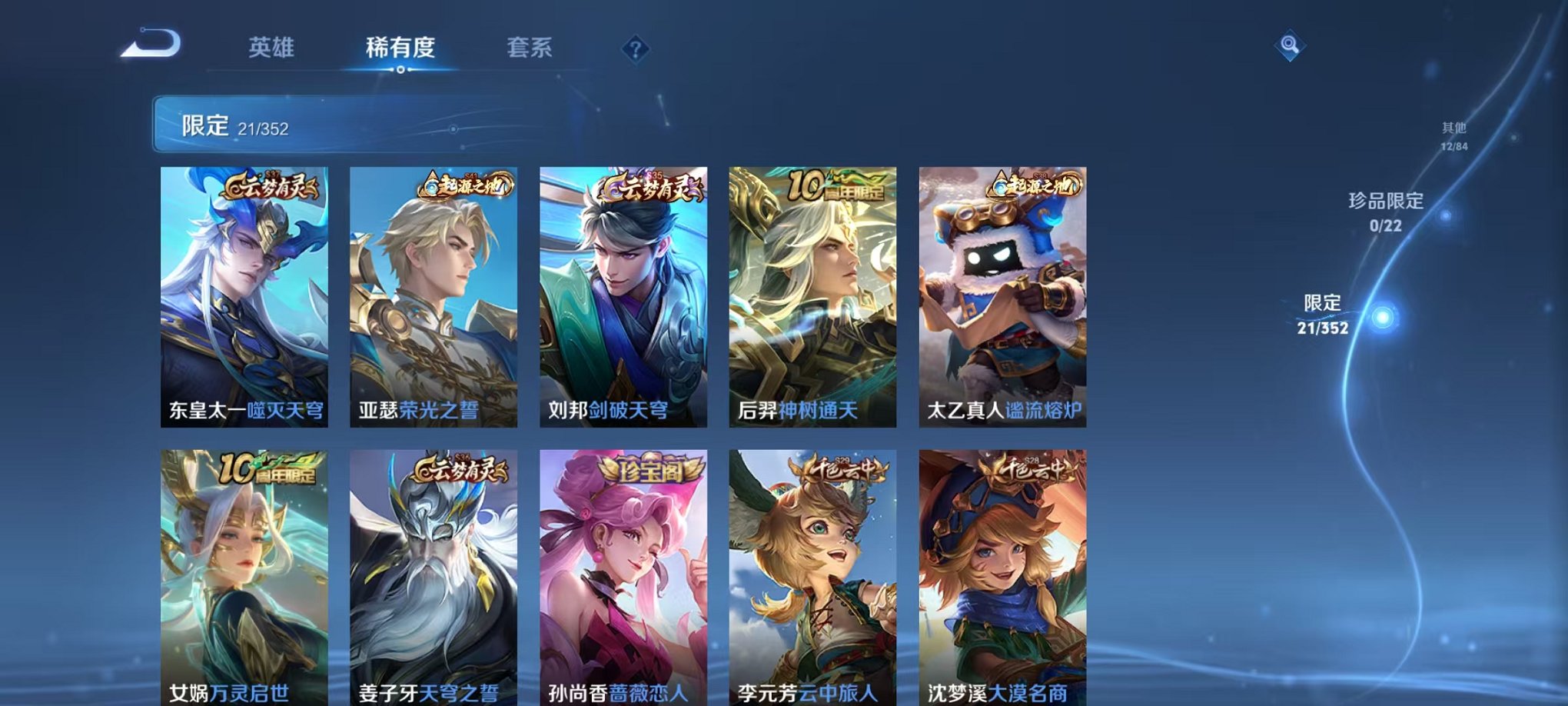Switch to the 英雄 tab

pyautogui.click(x=273, y=48)
